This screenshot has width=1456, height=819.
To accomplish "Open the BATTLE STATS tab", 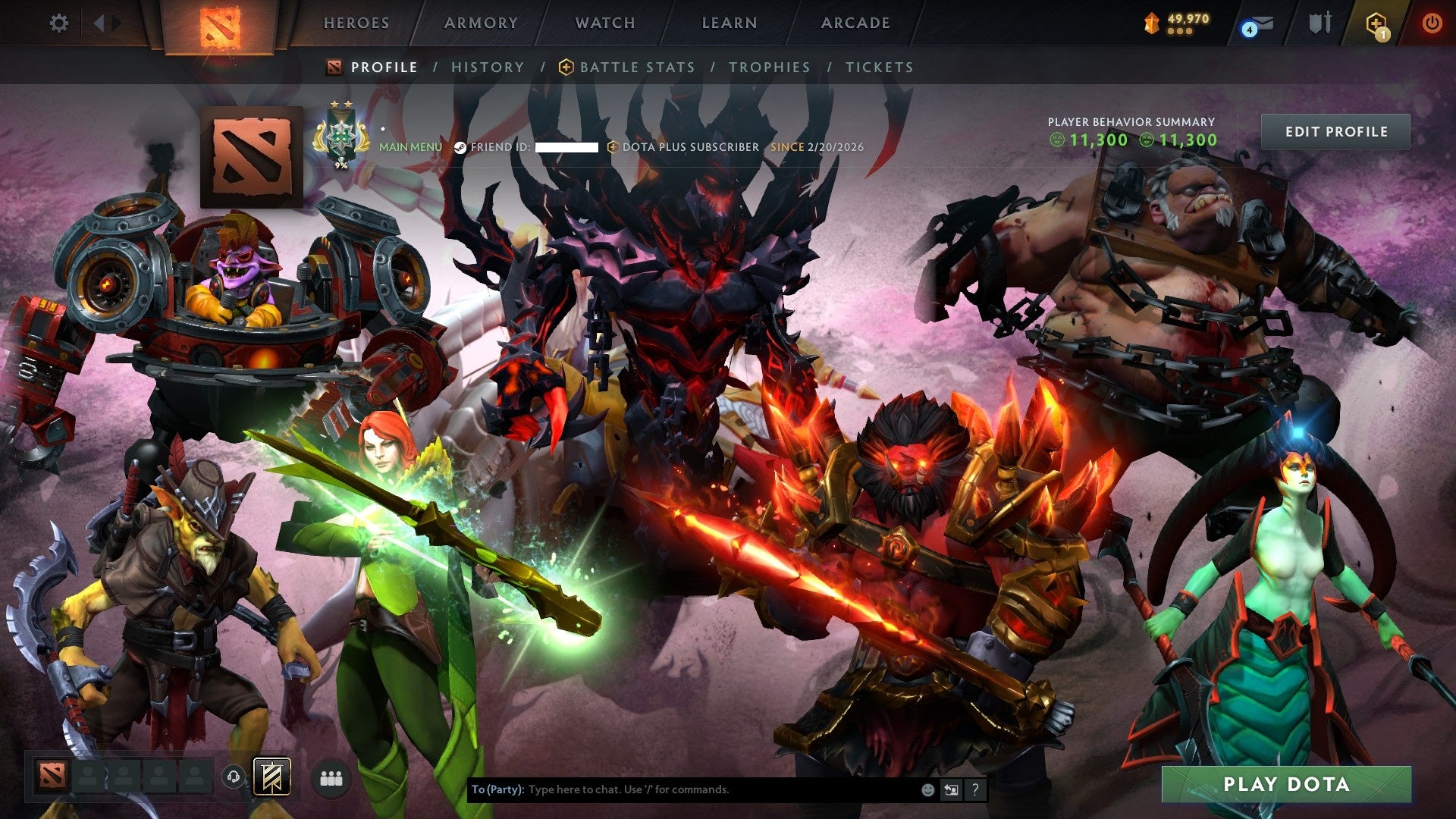I will (x=637, y=67).
